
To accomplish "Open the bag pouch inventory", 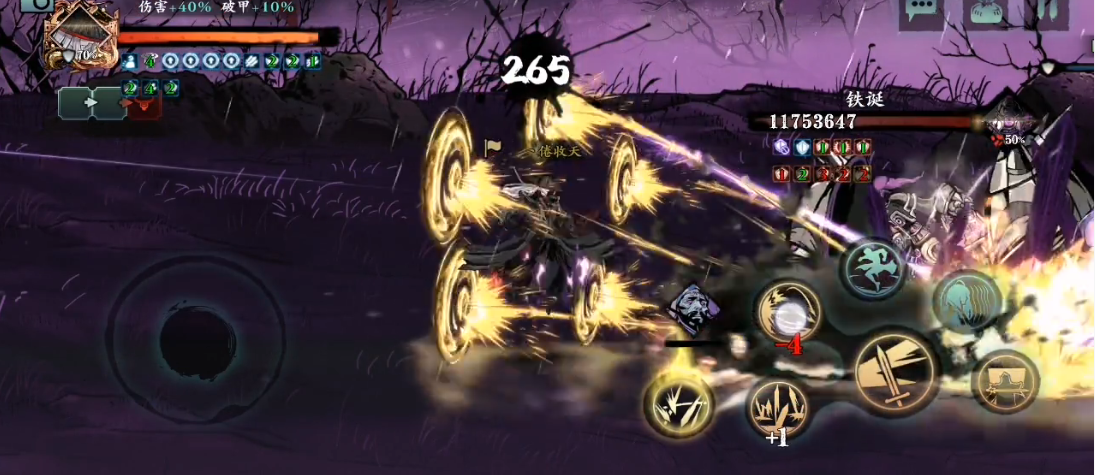I will click(x=985, y=13).
